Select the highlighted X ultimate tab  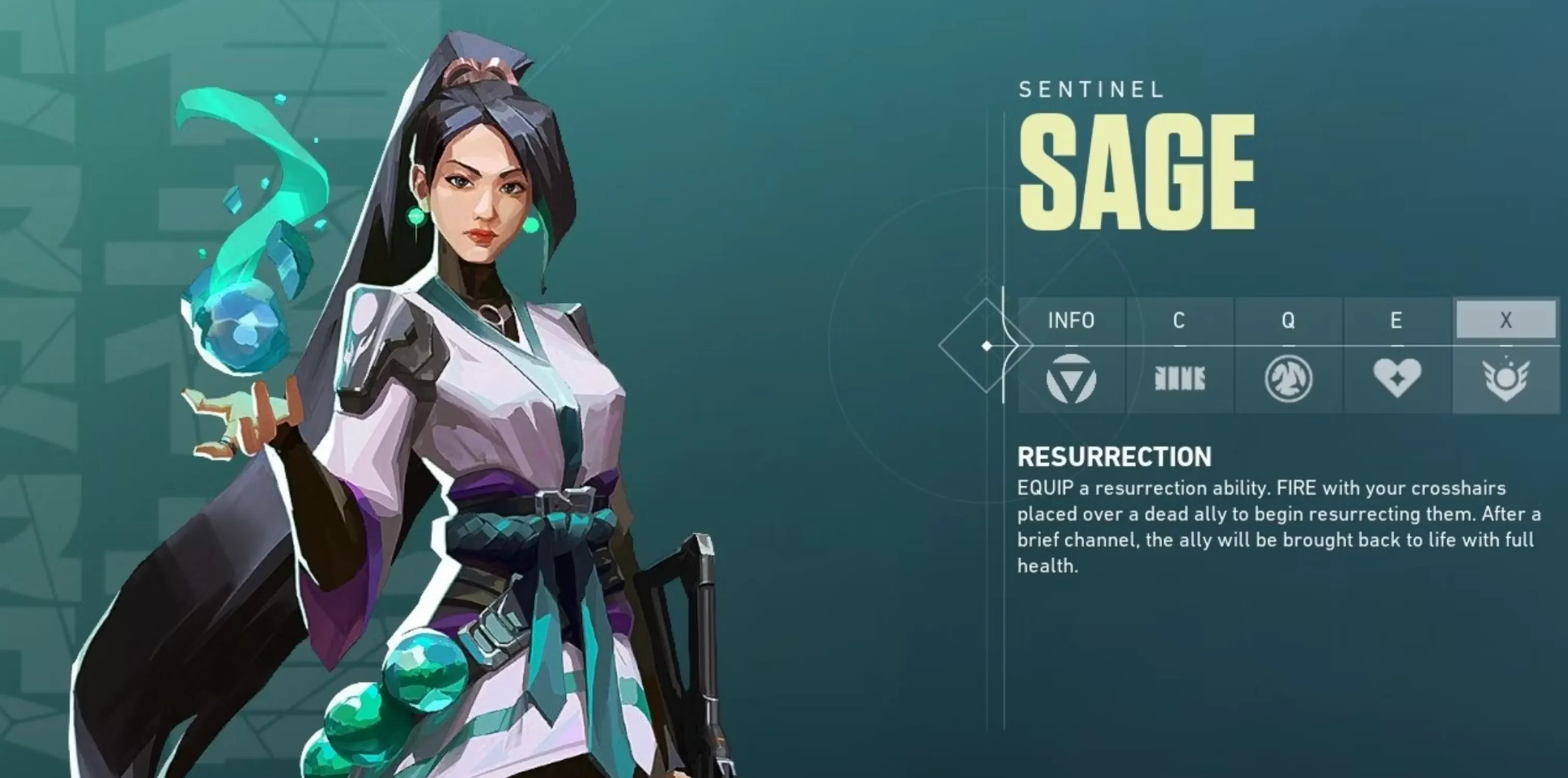[1505, 320]
